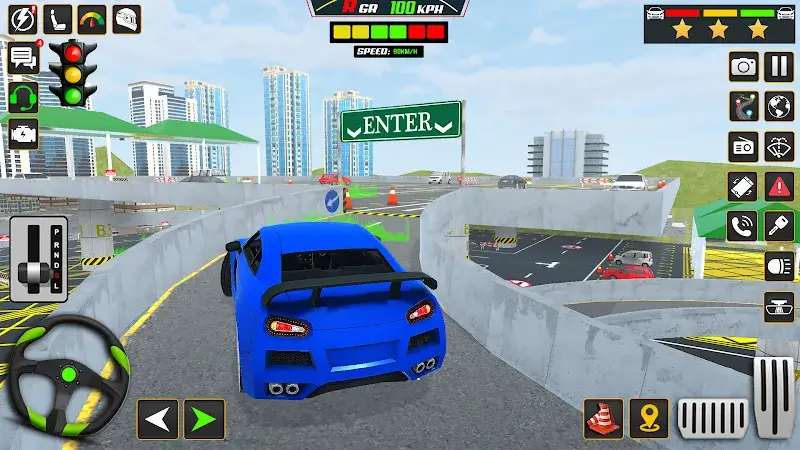Select the traffic cone icon
Image resolution: width=800 pixels, height=450 pixels.
tap(604, 418)
